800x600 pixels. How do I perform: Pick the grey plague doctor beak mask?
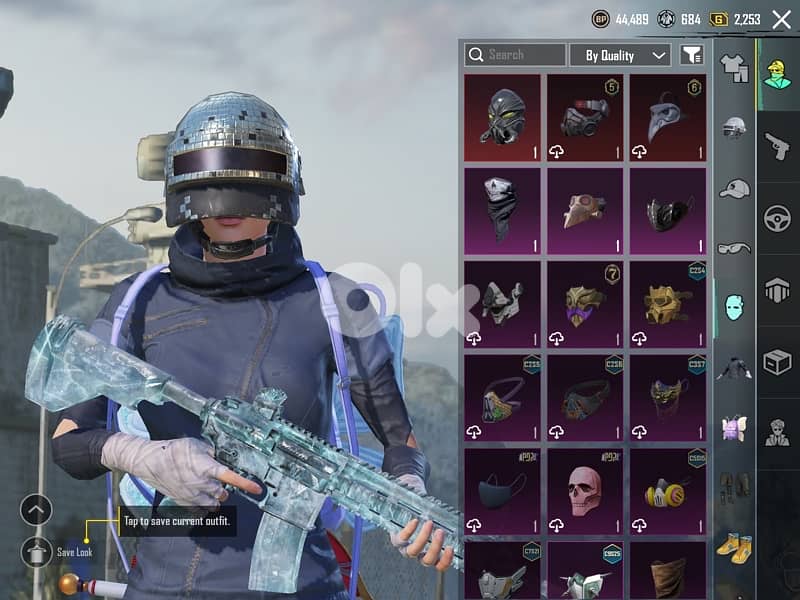(667, 117)
